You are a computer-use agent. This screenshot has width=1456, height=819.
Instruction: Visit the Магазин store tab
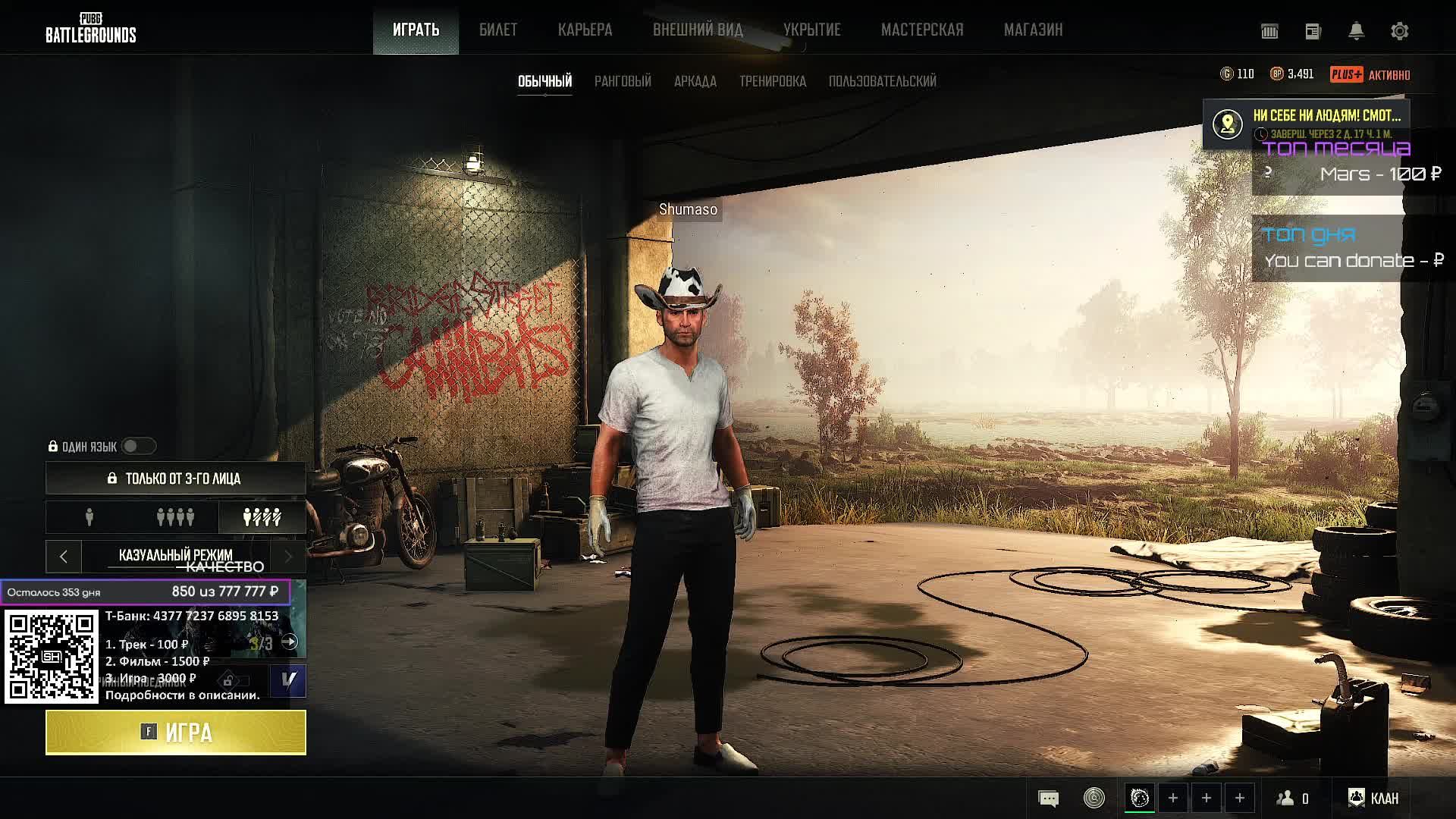pyautogui.click(x=1033, y=30)
